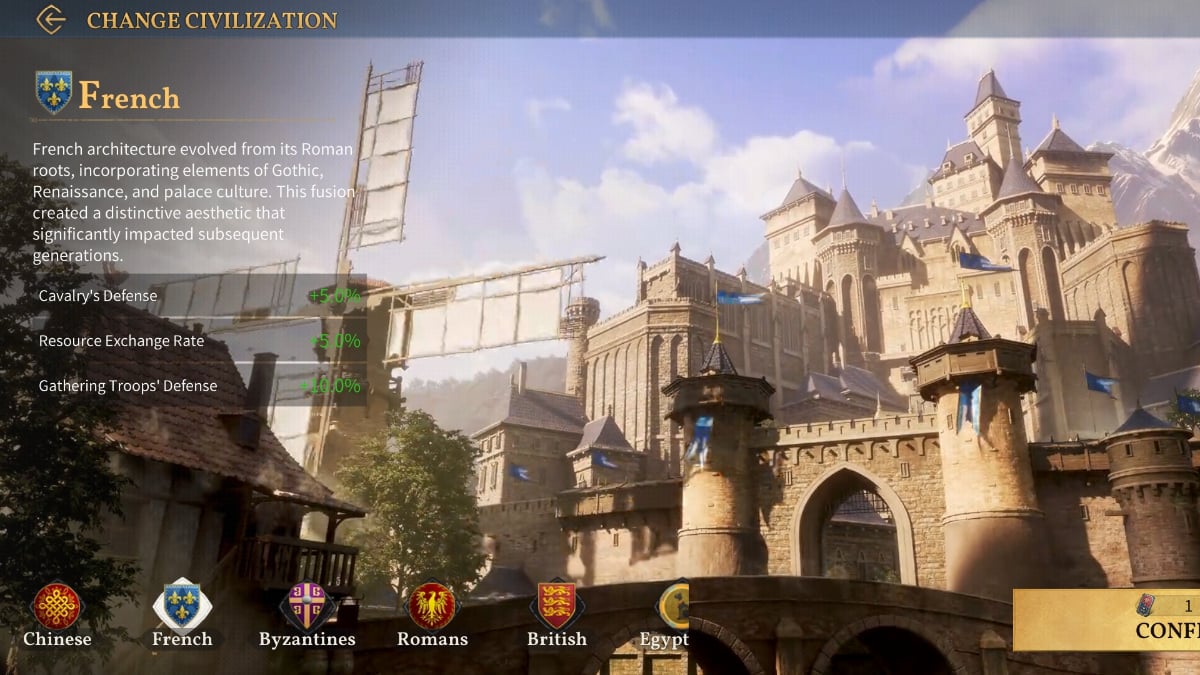The height and width of the screenshot is (675, 1200).
Task: Choose the British civilization
Action: 557,606
